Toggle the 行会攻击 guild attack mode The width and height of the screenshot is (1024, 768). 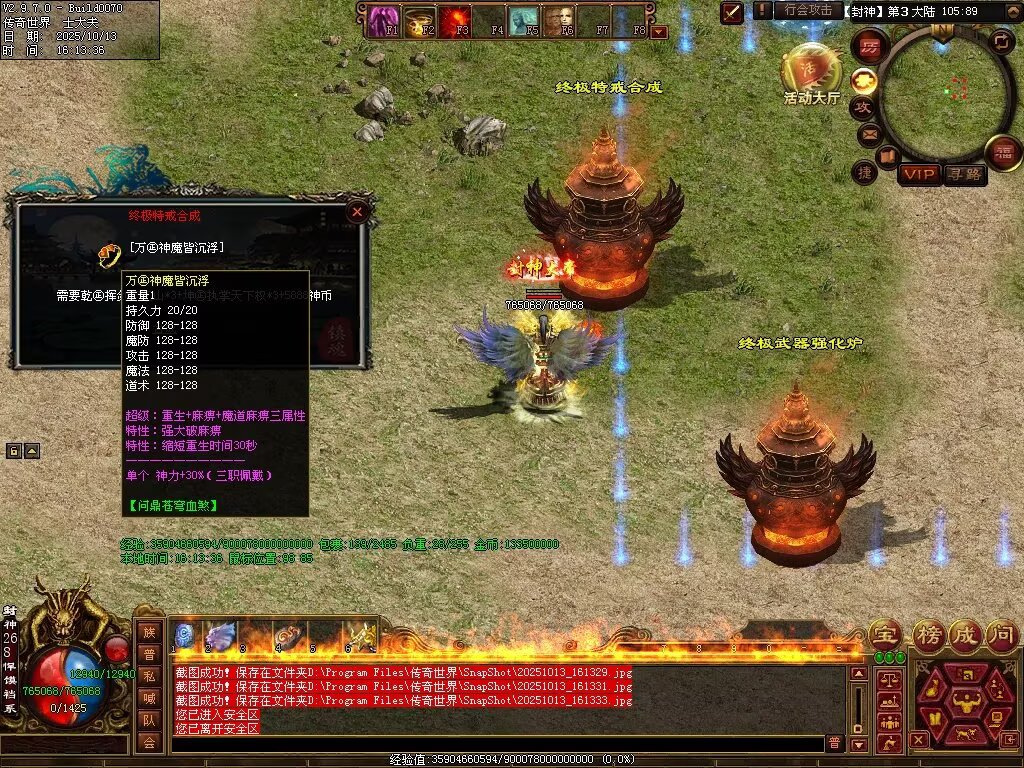808,11
